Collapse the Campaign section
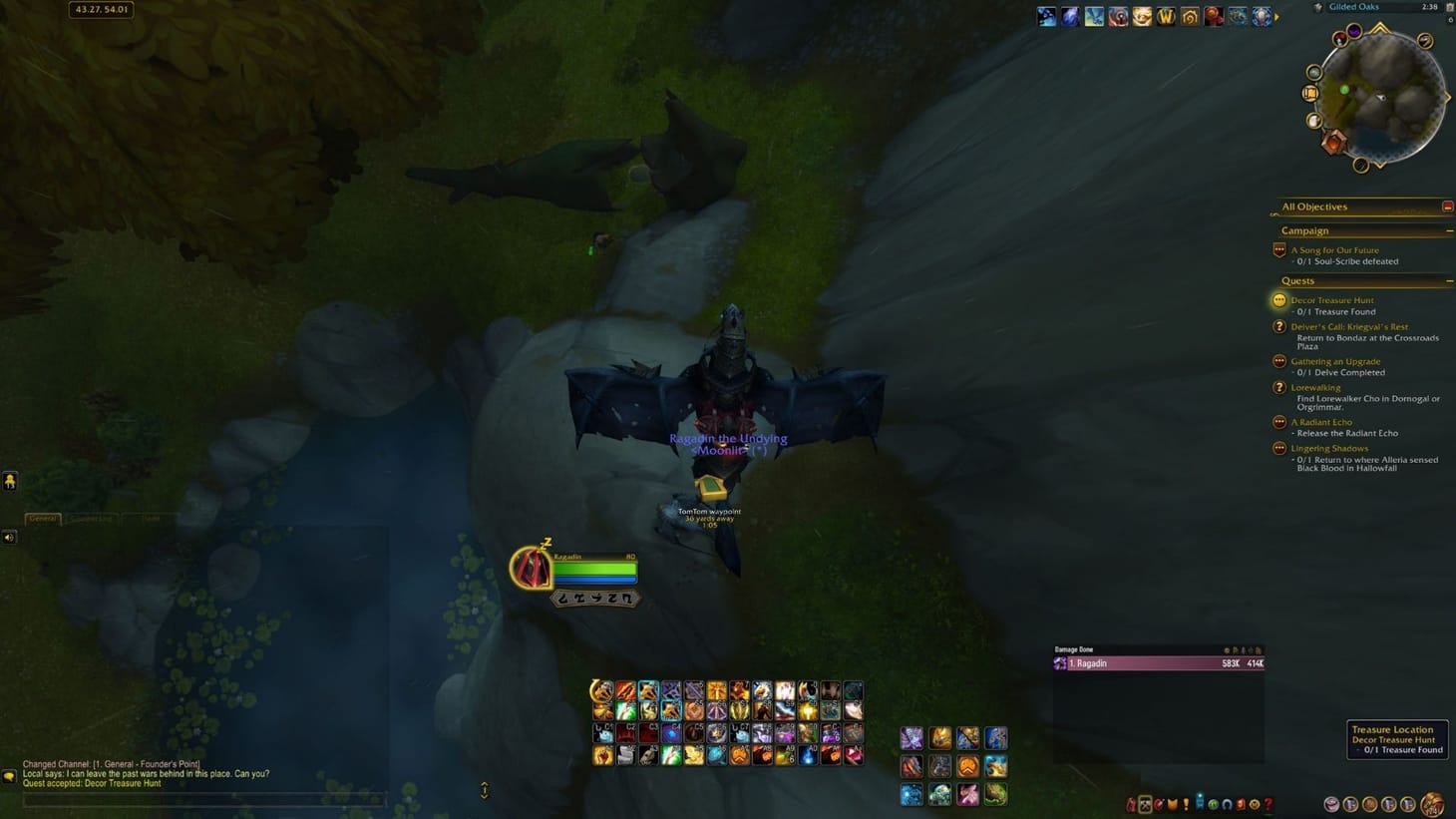Screen dimensions: 1456x819 click(x=1449, y=230)
